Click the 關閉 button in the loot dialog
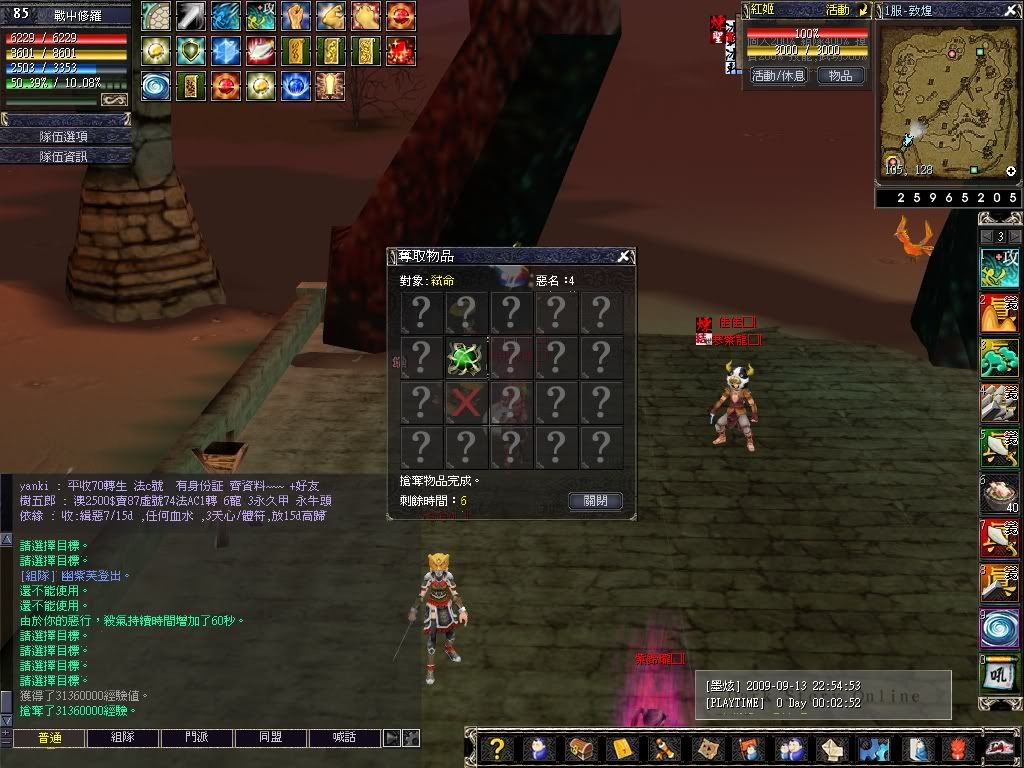The image size is (1024, 768). [x=595, y=501]
